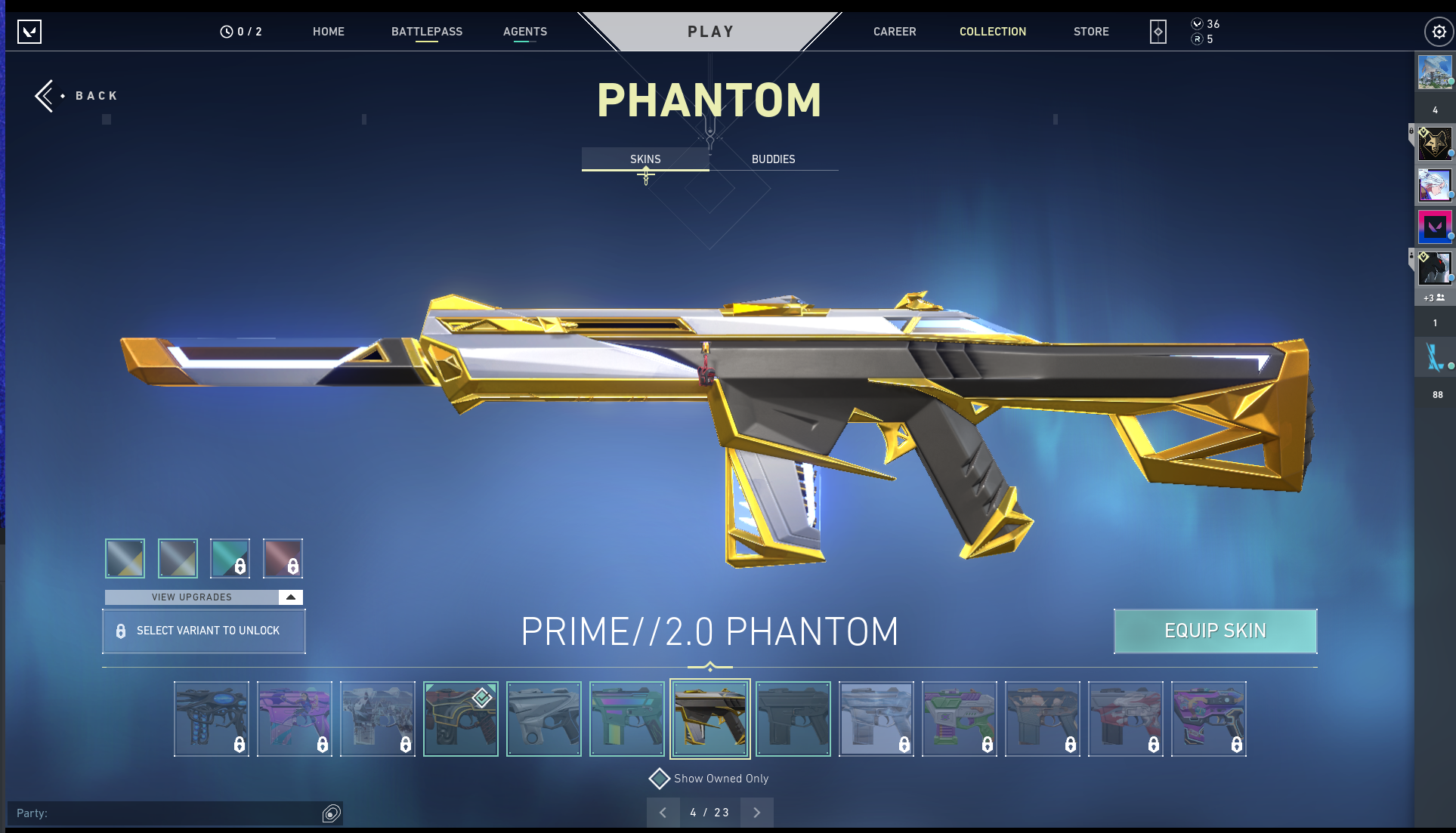The height and width of the screenshot is (833, 1456).
Task: Switch to the Buddies tab
Action: coord(773,159)
